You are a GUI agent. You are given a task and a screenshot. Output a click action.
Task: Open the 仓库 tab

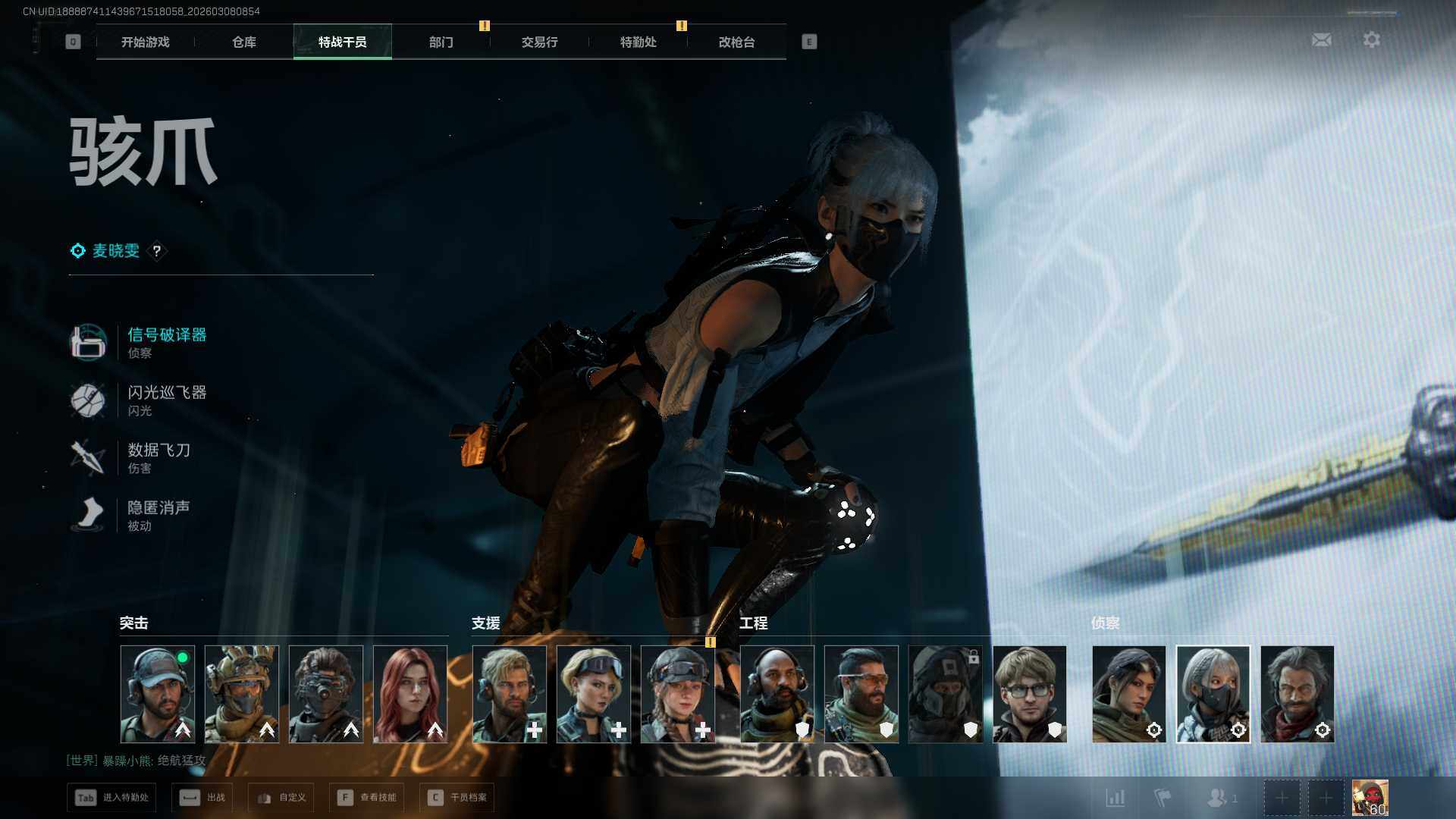coord(244,42)
